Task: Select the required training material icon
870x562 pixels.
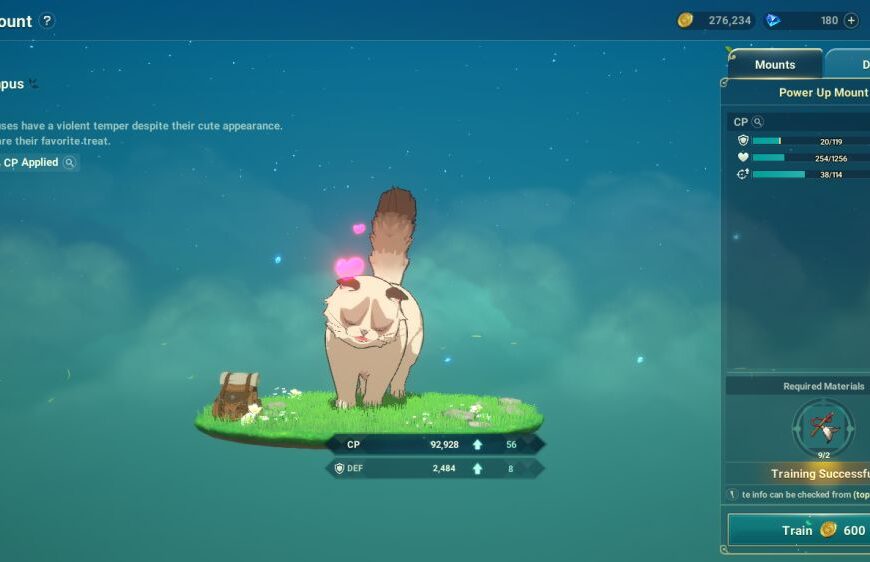Action: click(823, 427)
